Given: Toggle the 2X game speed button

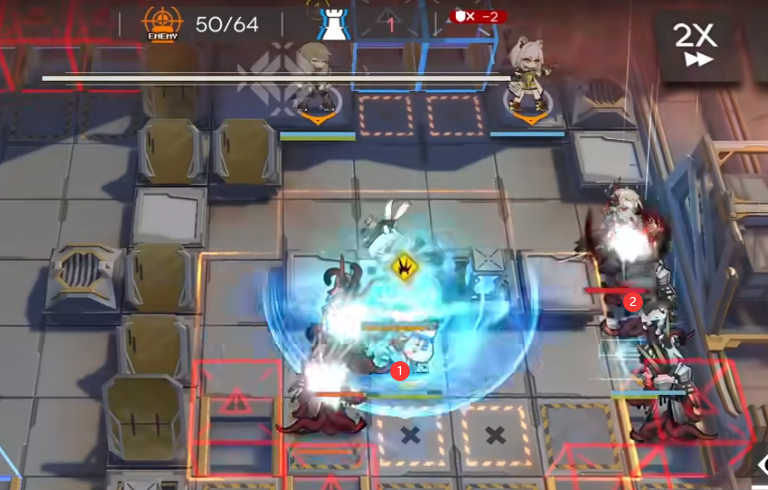Looking at the screenshot, I should pos(695,45).
